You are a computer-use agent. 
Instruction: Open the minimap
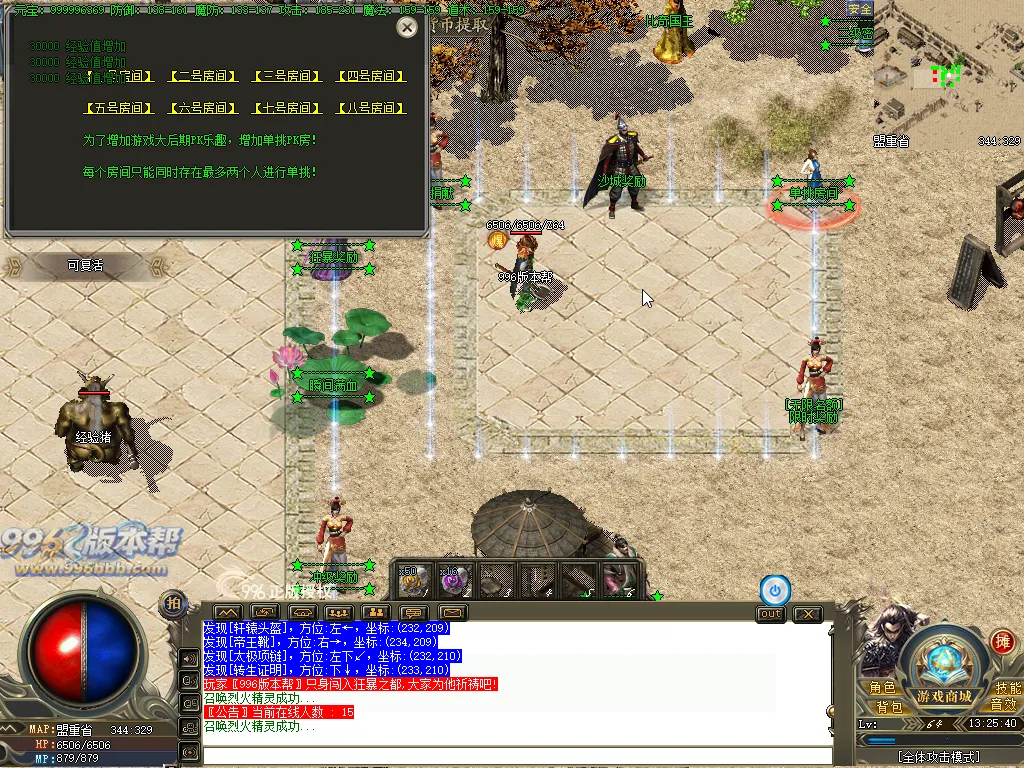(947, 78)
